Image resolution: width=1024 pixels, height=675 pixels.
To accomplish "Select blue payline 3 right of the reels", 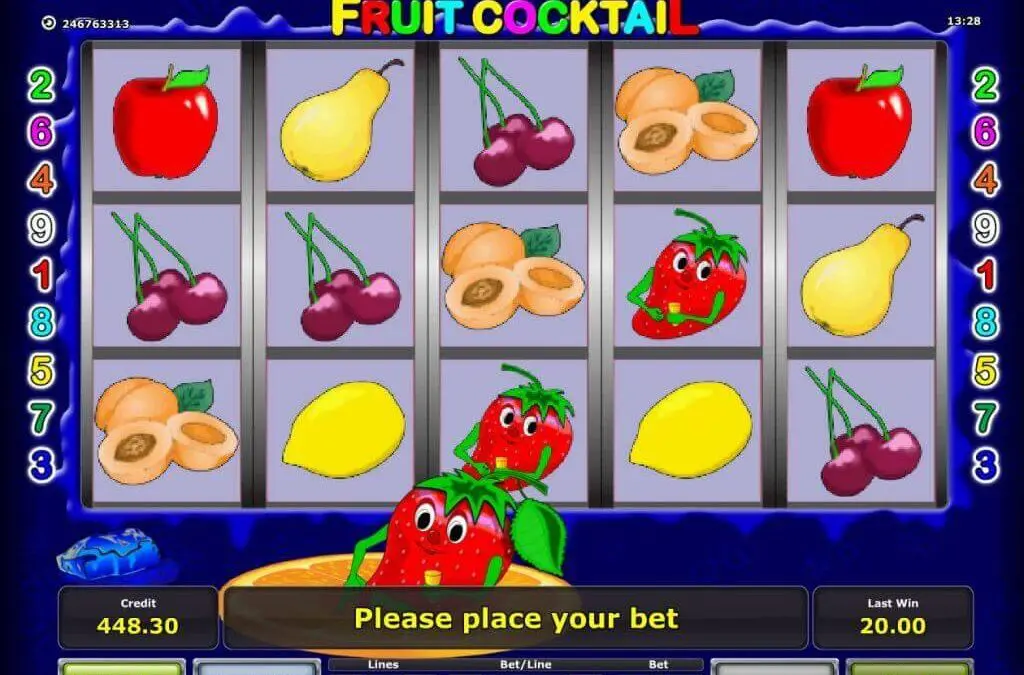I will click(986, 465).
